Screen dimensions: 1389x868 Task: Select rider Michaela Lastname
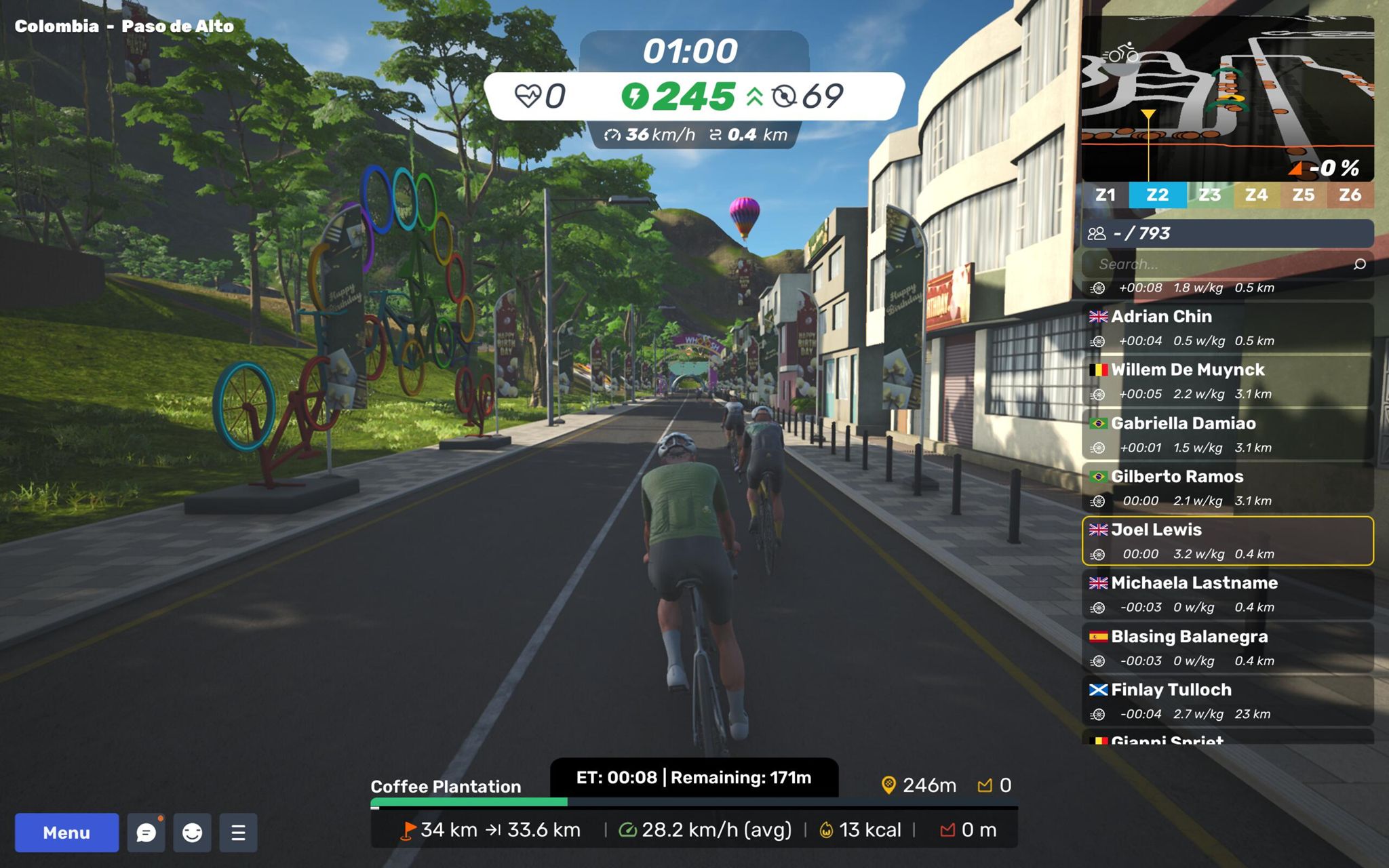(x=1228, y=594)
